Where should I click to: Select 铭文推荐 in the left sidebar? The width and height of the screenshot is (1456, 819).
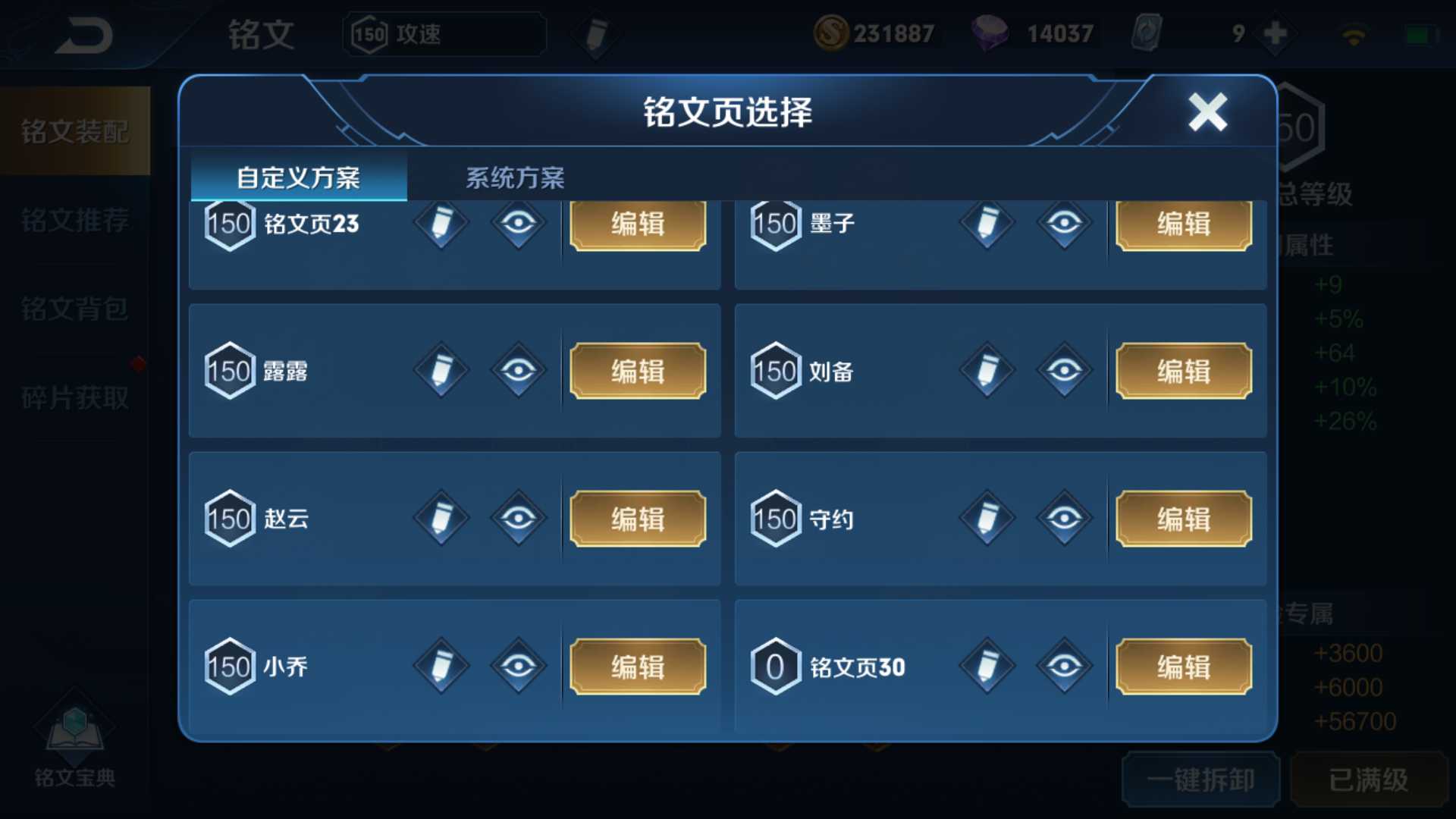pyautogui.click(x=74, y=220)
